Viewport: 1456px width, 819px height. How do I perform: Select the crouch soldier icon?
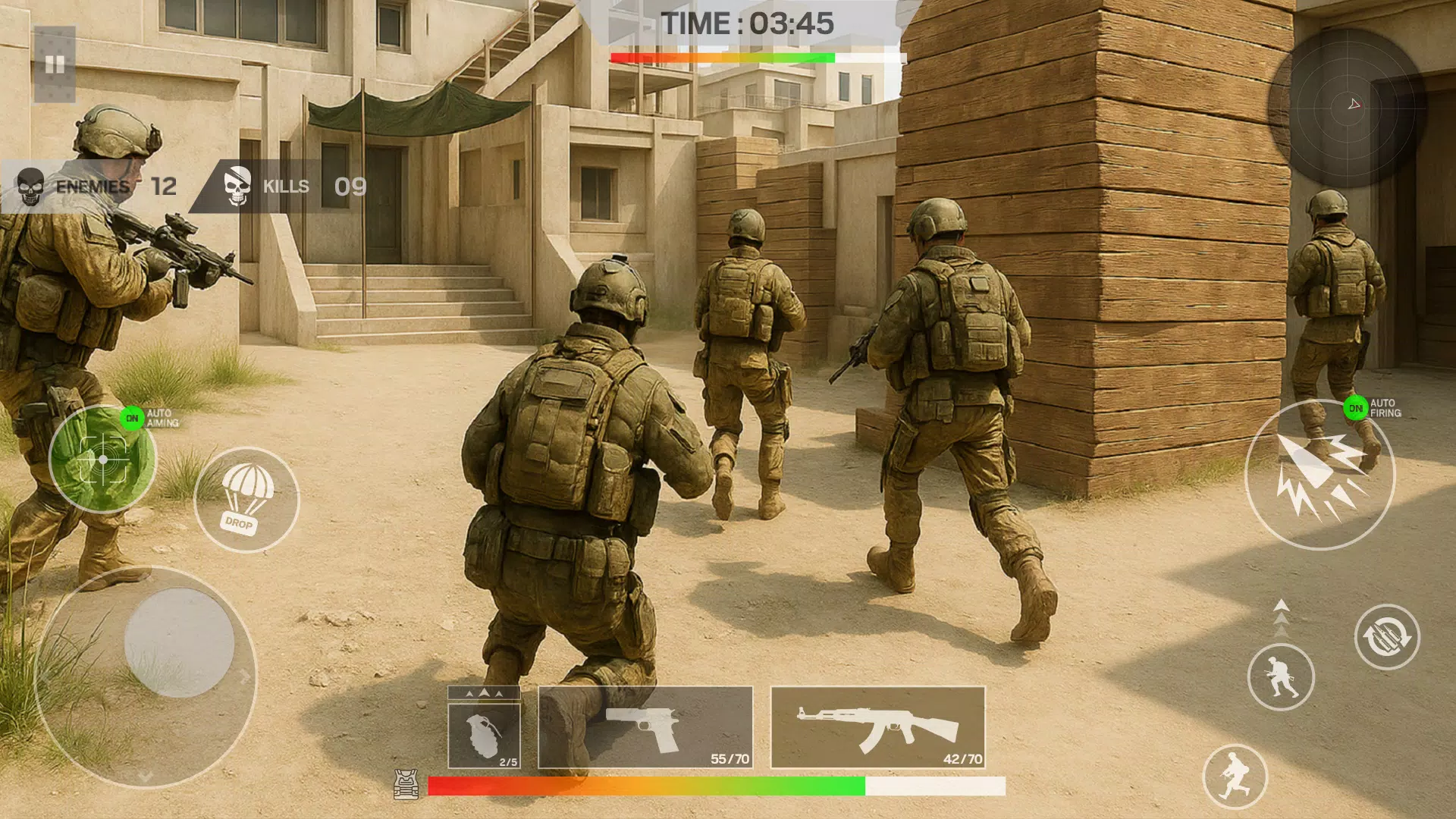pyautogui.click(x=1282, y=679)
